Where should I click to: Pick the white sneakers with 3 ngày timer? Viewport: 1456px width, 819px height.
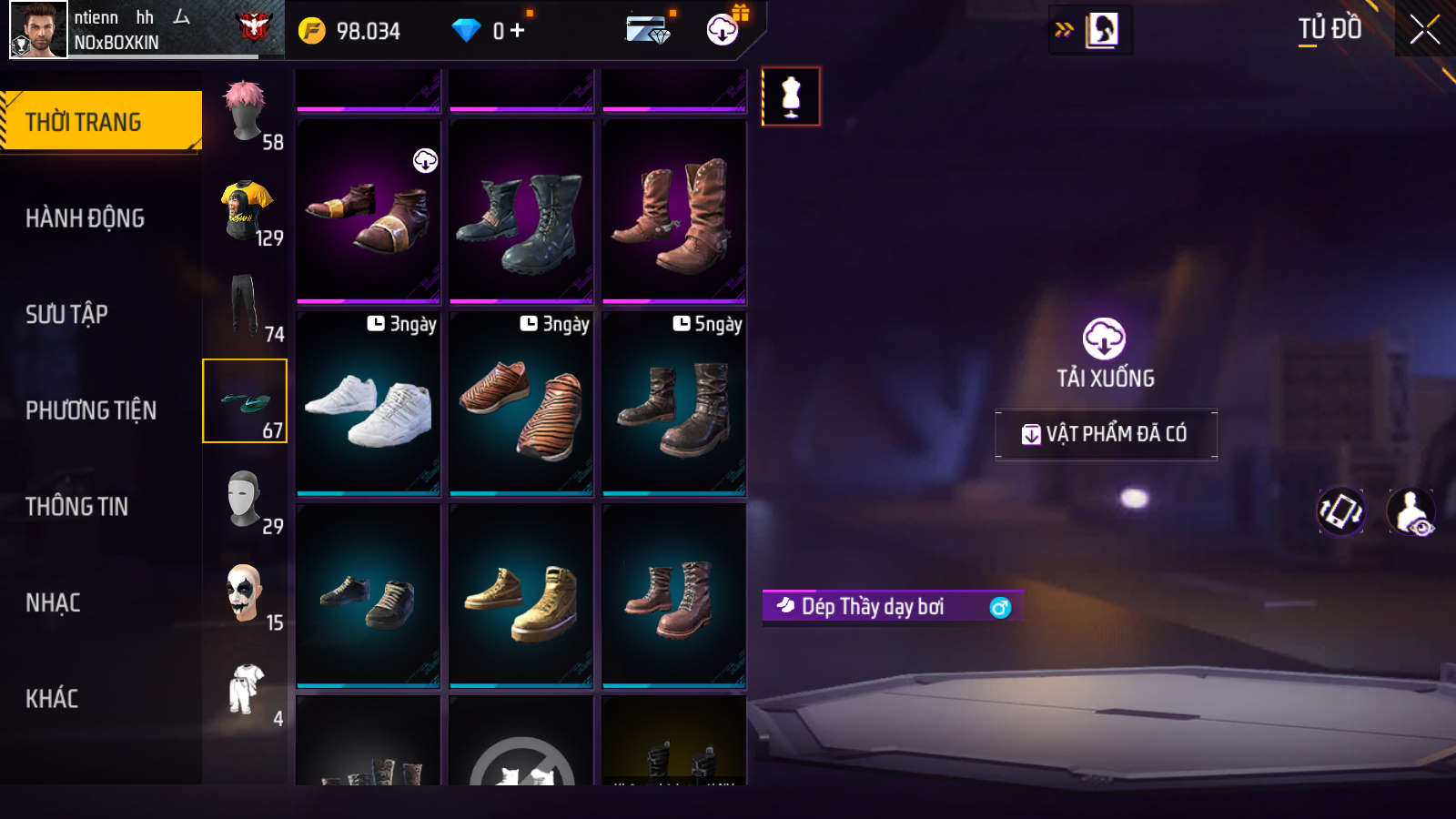tap(369, 406)
